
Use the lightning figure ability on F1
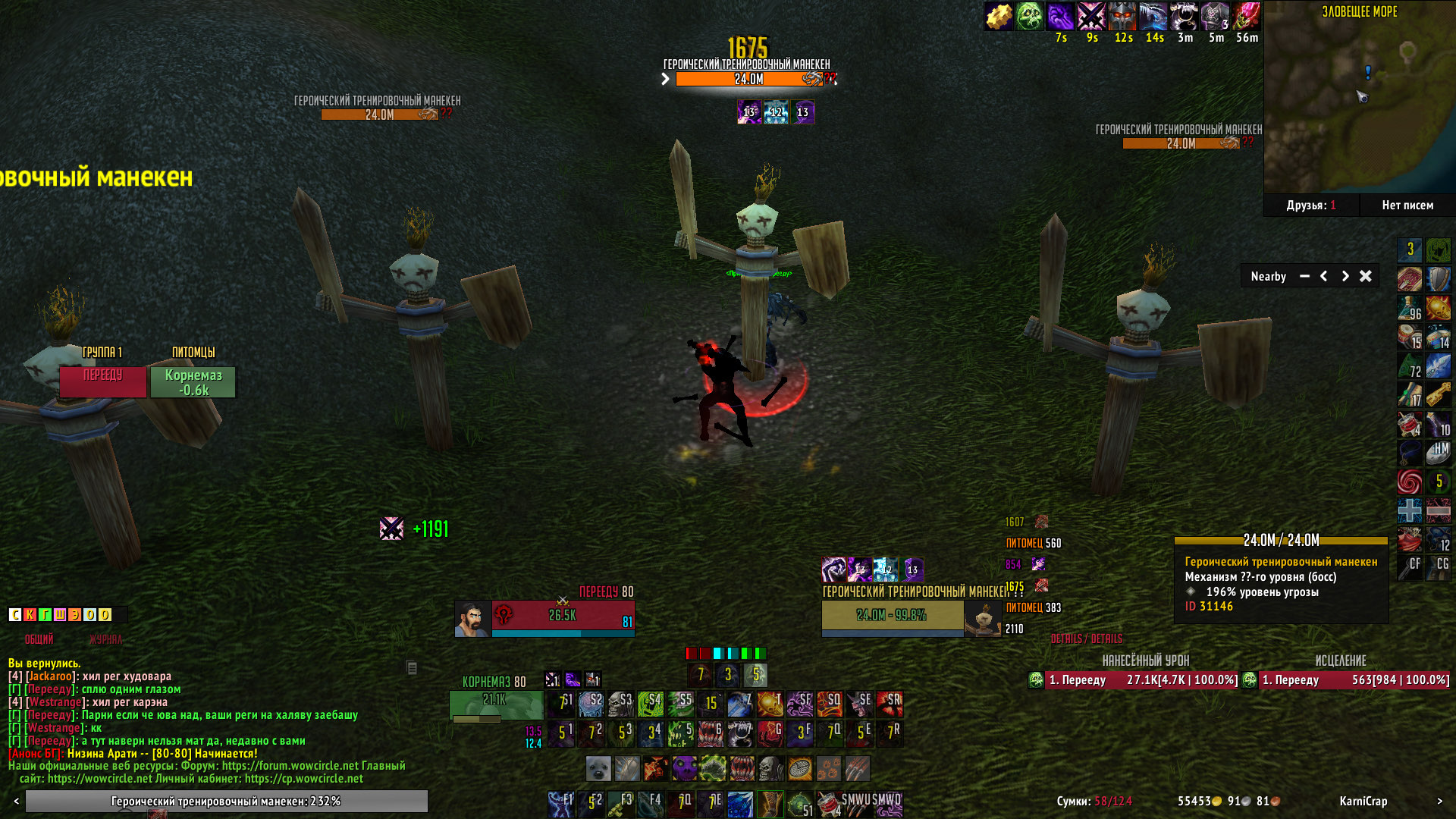(x=560, y=804)
